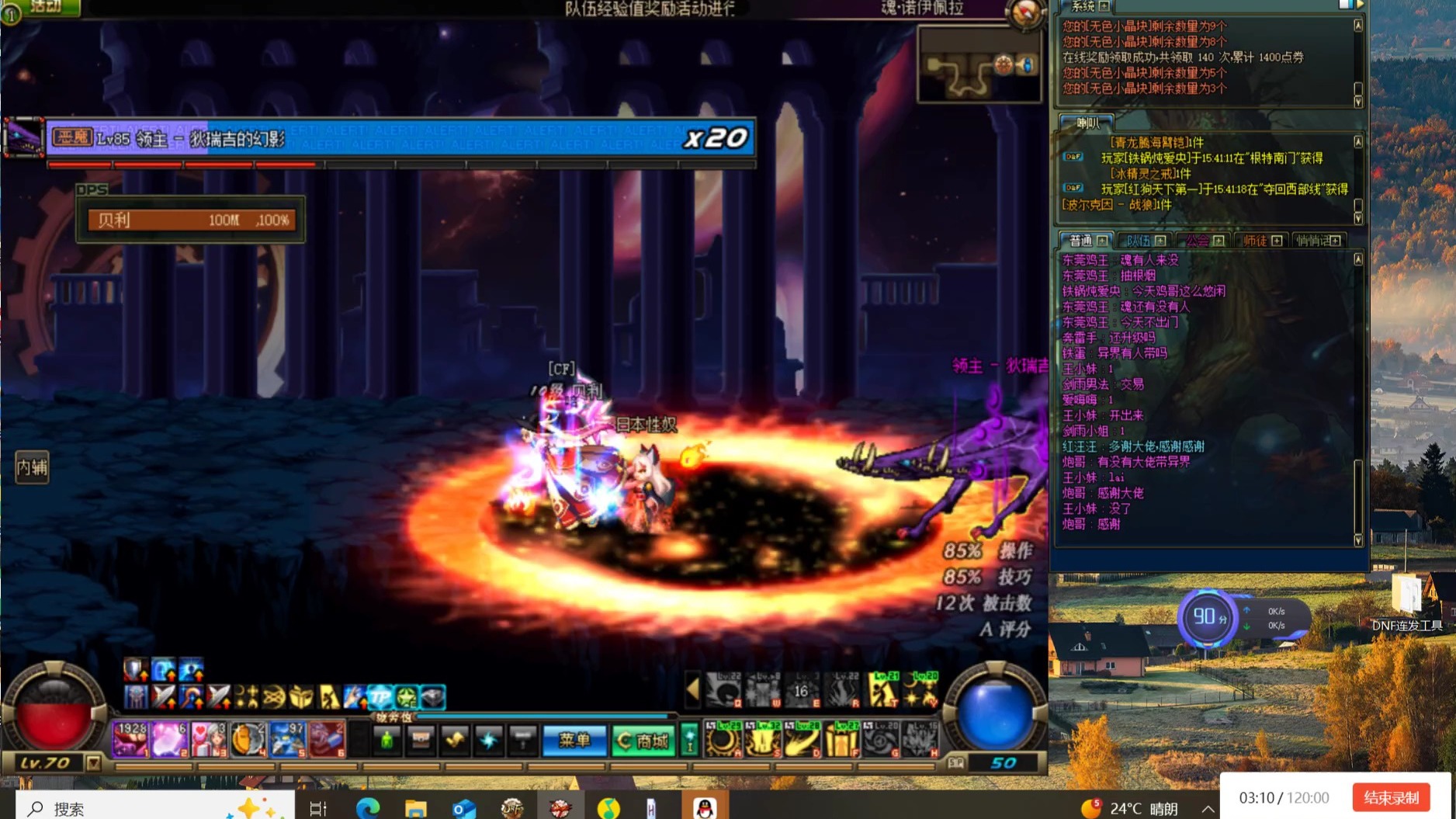The height and width of the screenshot is (819, 1456).
Task: Toggle the 内辅 button
Action: click(x=32, y=467)
